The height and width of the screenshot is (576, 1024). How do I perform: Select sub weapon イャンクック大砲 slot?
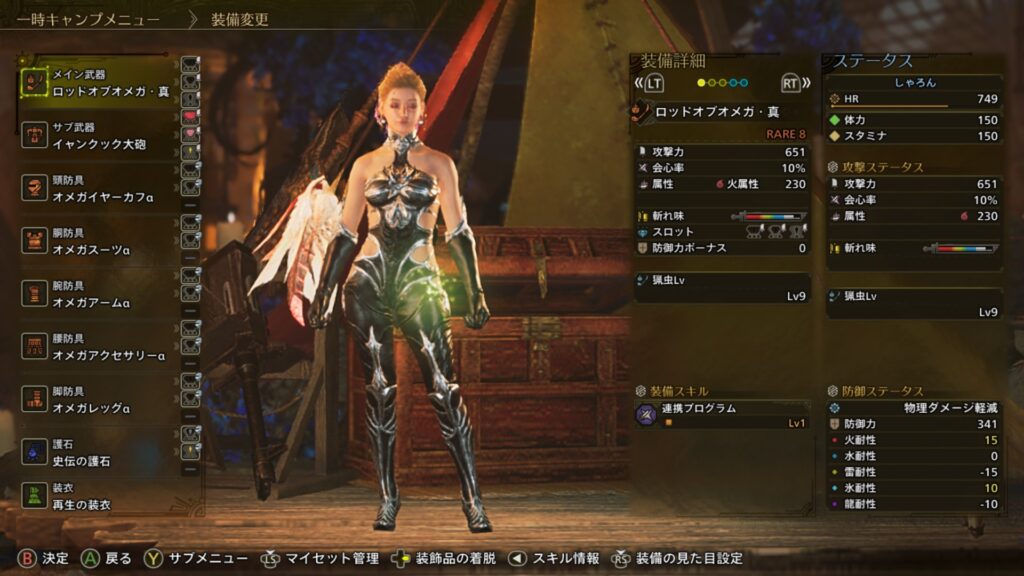click(98, 136)
